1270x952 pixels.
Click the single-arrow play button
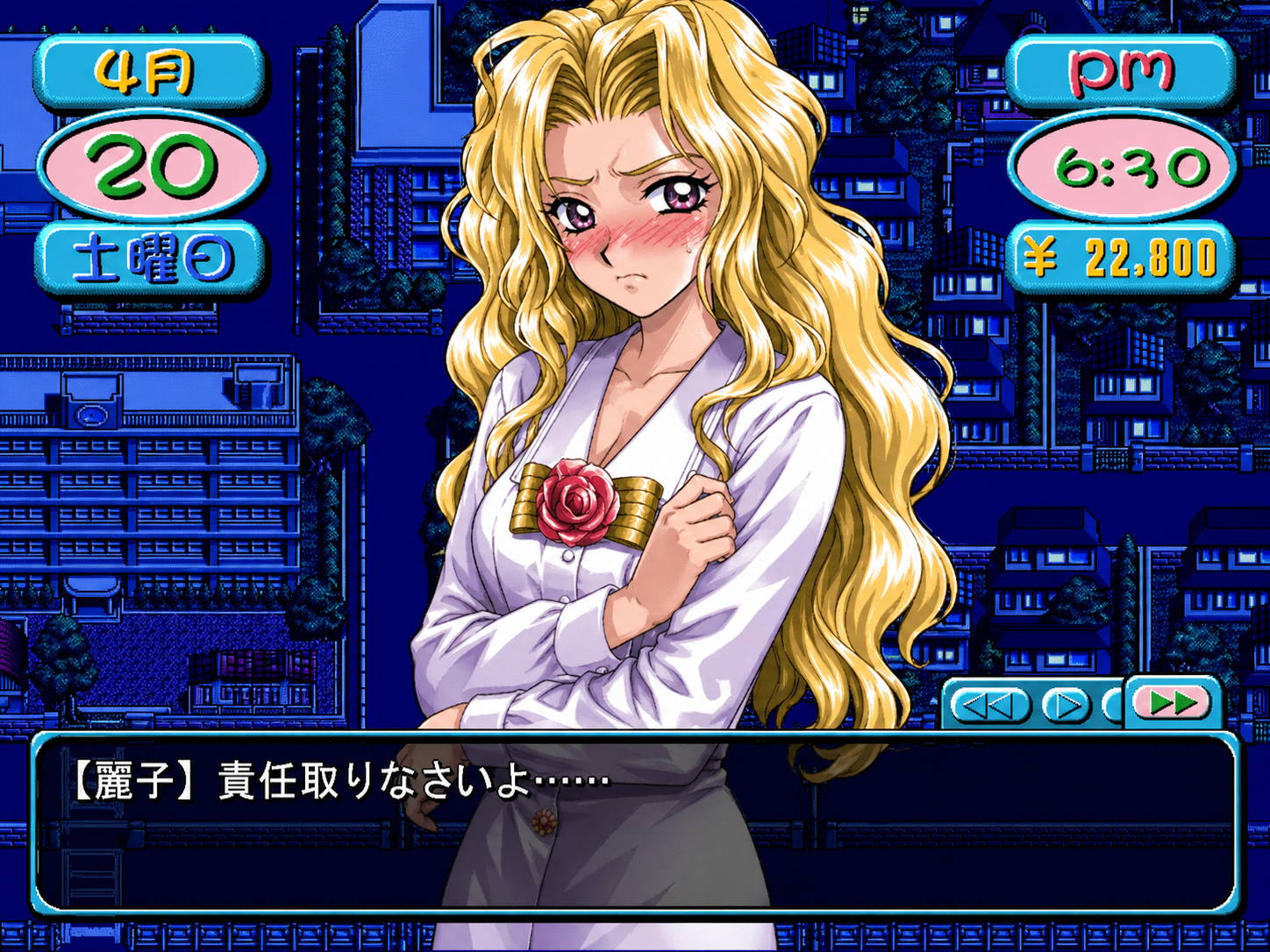point(1066,705)
